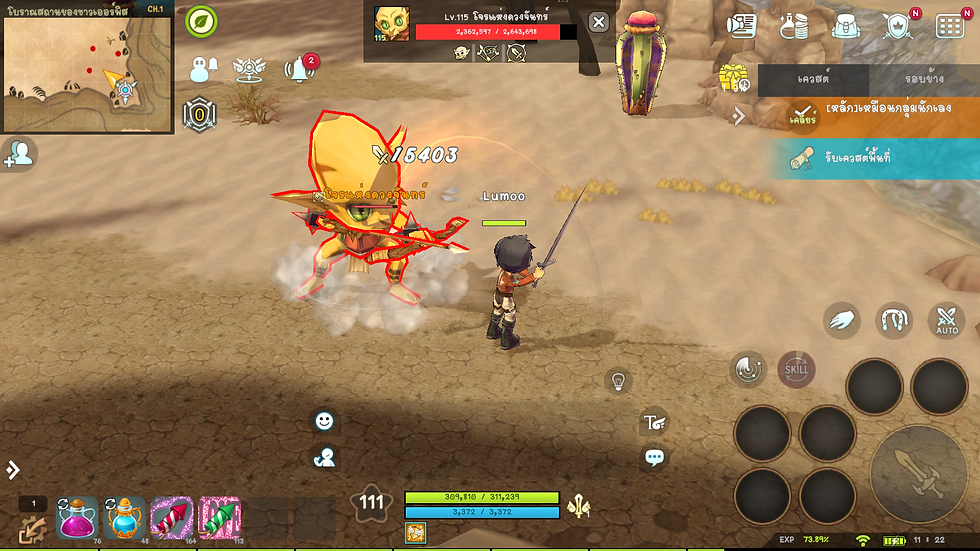Use the pink potion in the hotbar
980x551 pixels.
pyautogui.click(x=77, y=518)
